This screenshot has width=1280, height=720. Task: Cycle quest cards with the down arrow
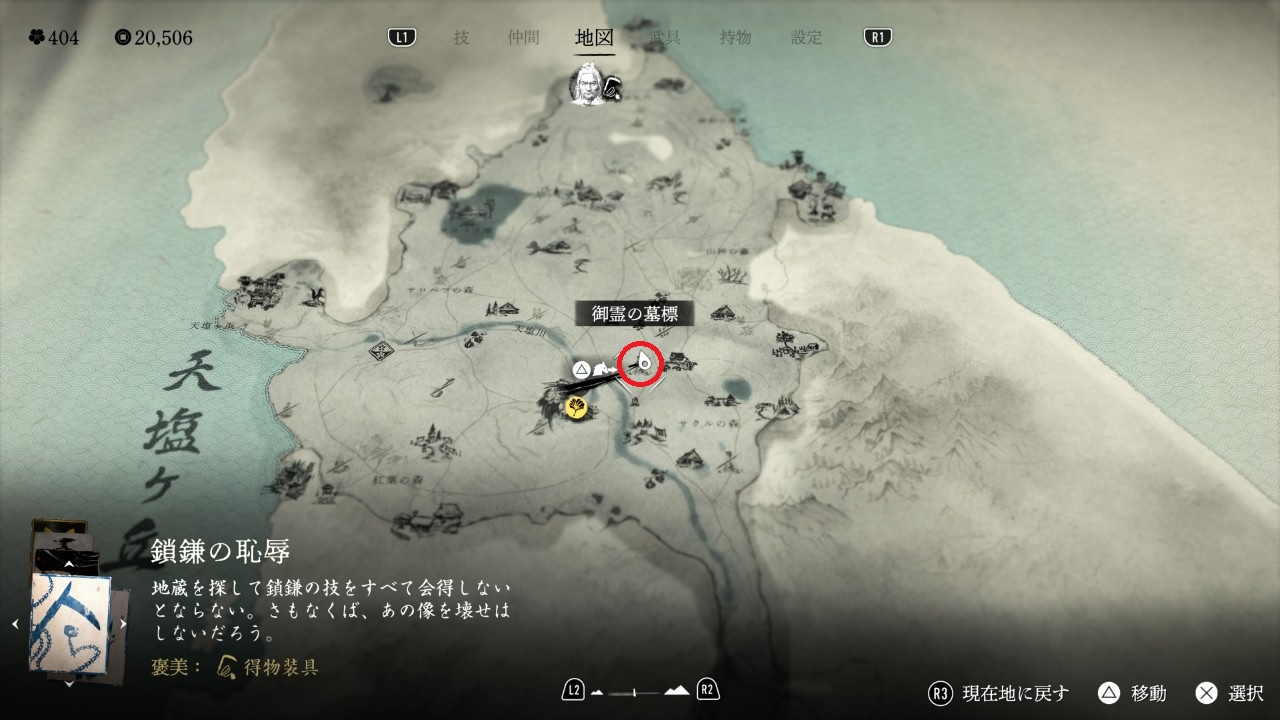coord(69,684)
